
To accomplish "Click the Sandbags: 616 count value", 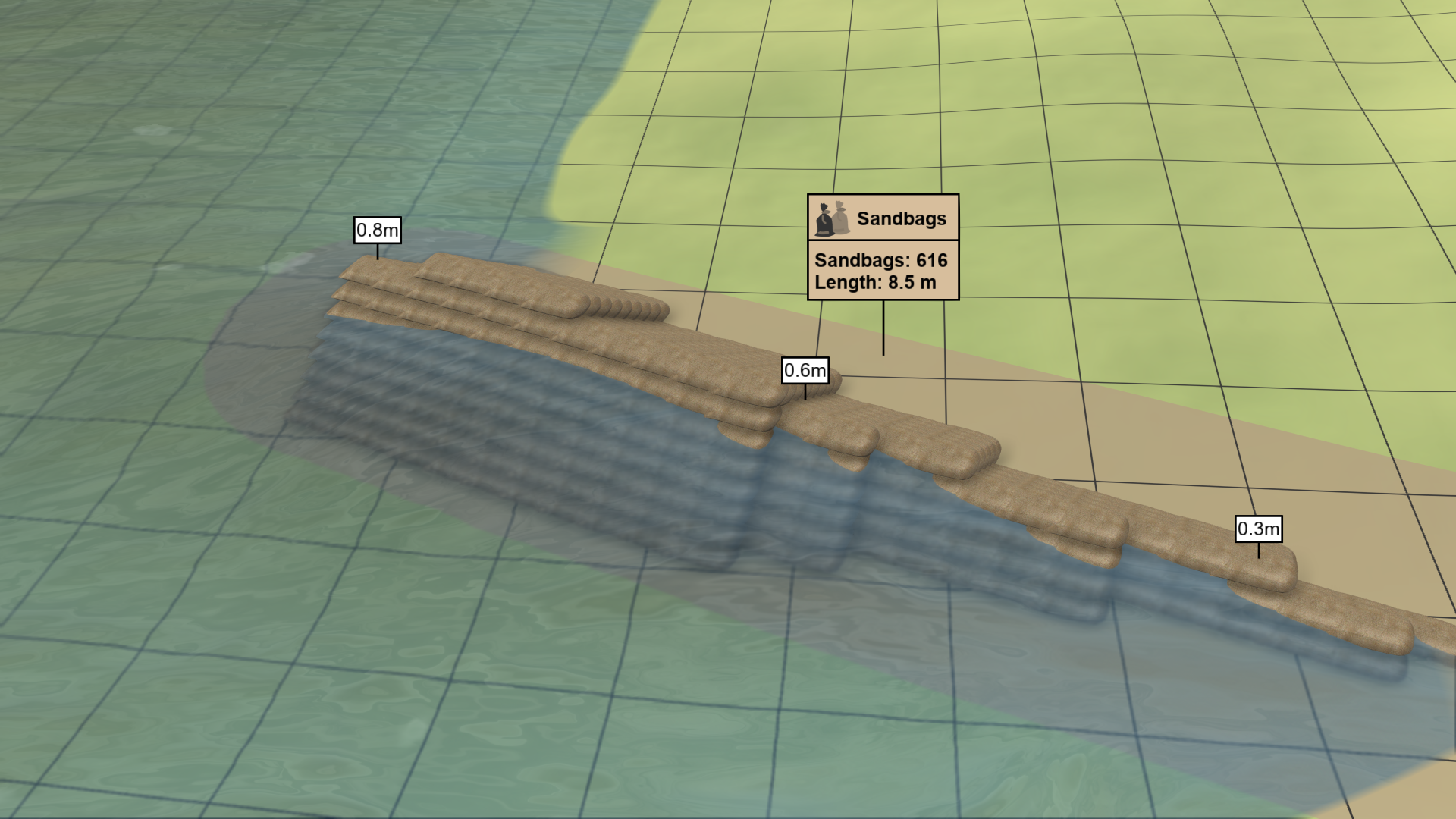I will (x=931, y=260).
